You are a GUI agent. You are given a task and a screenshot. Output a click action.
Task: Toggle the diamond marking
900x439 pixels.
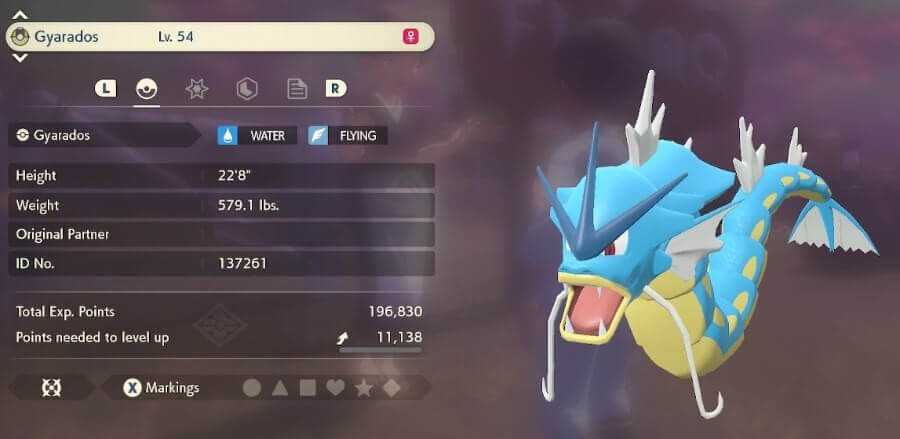coord(392,387)
